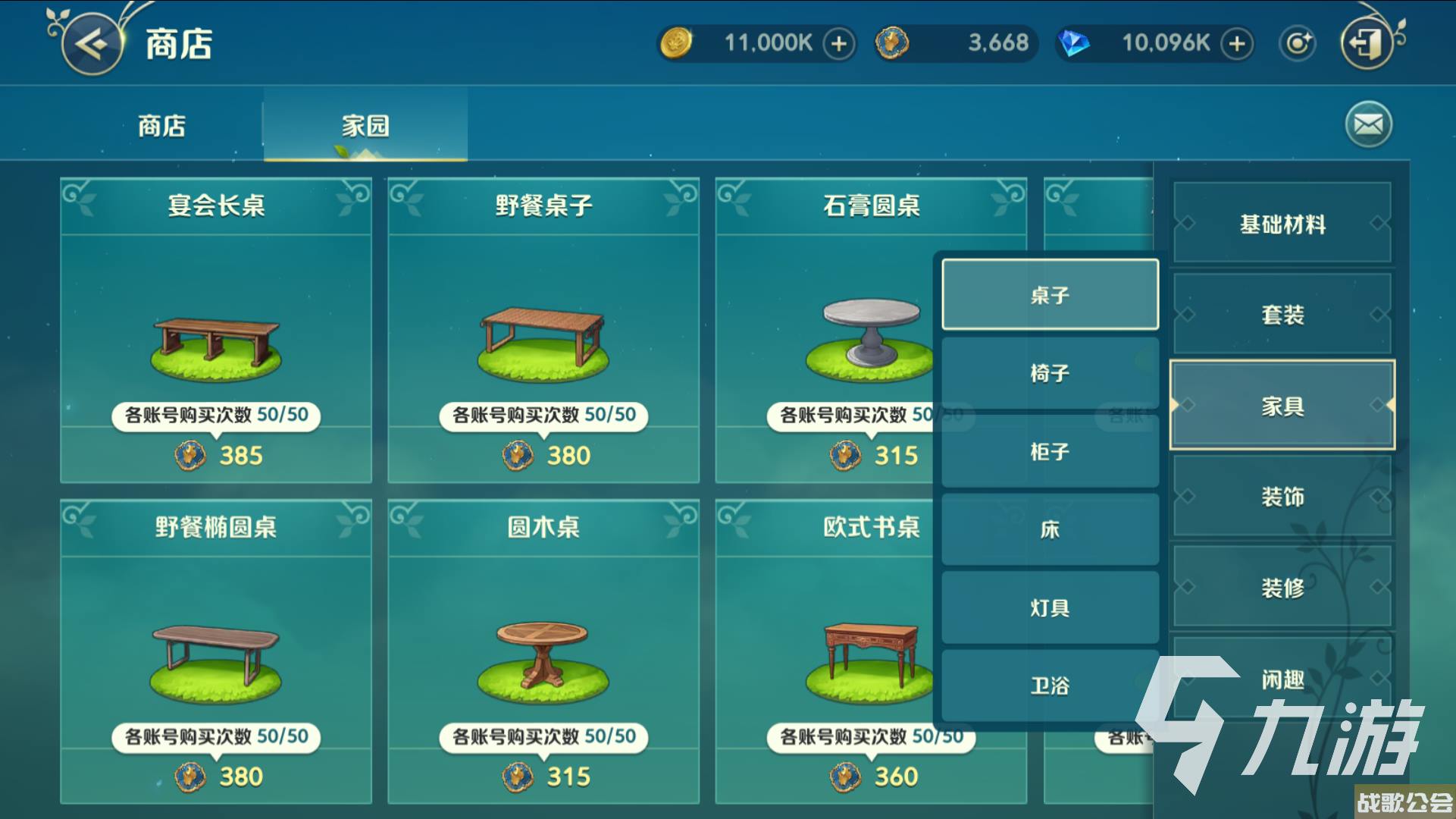Select the 桌子 subcategory

pyautogui.click(x=1050, y=294)
